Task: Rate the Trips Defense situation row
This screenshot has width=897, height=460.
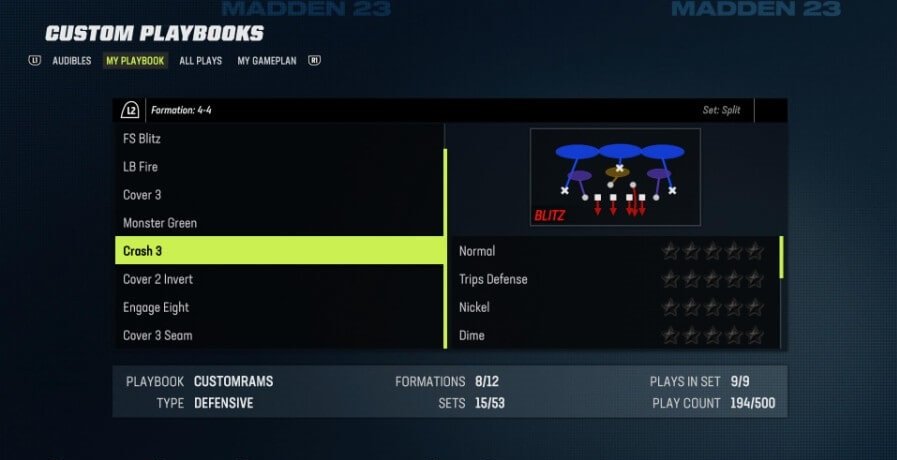Action: (x=712, y=279)
